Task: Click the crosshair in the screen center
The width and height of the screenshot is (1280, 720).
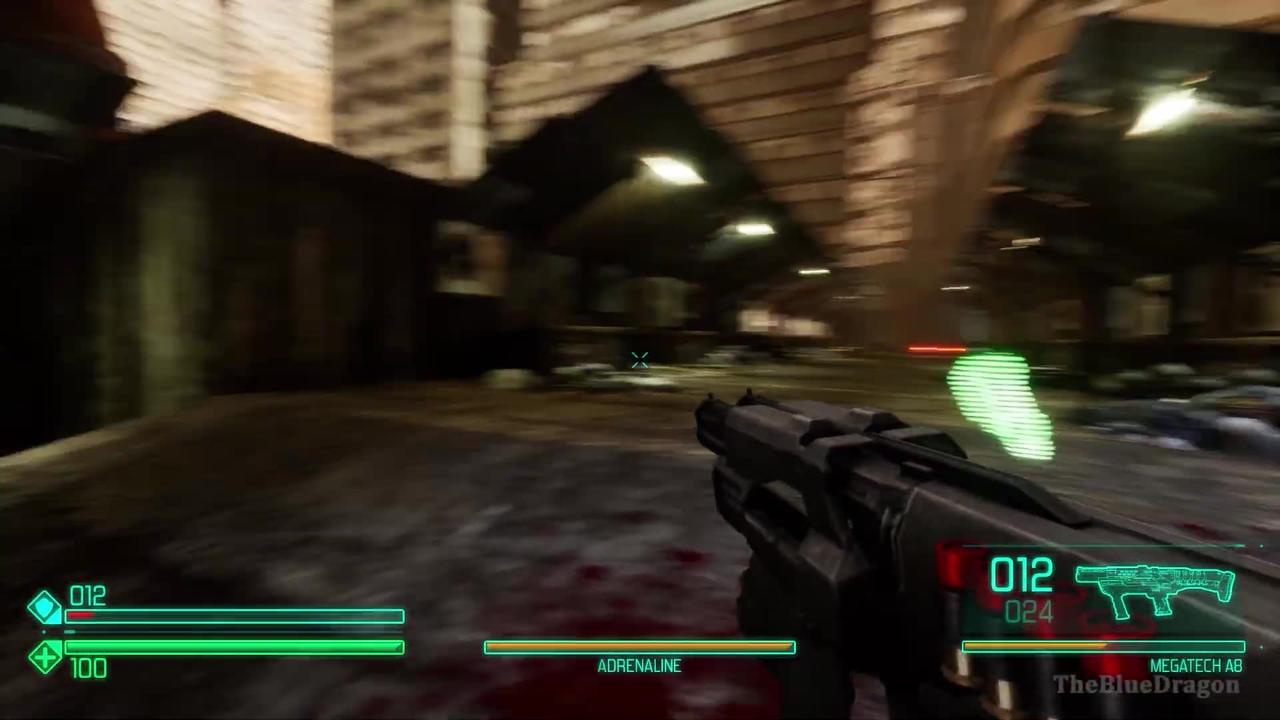Action: [640, 360]
